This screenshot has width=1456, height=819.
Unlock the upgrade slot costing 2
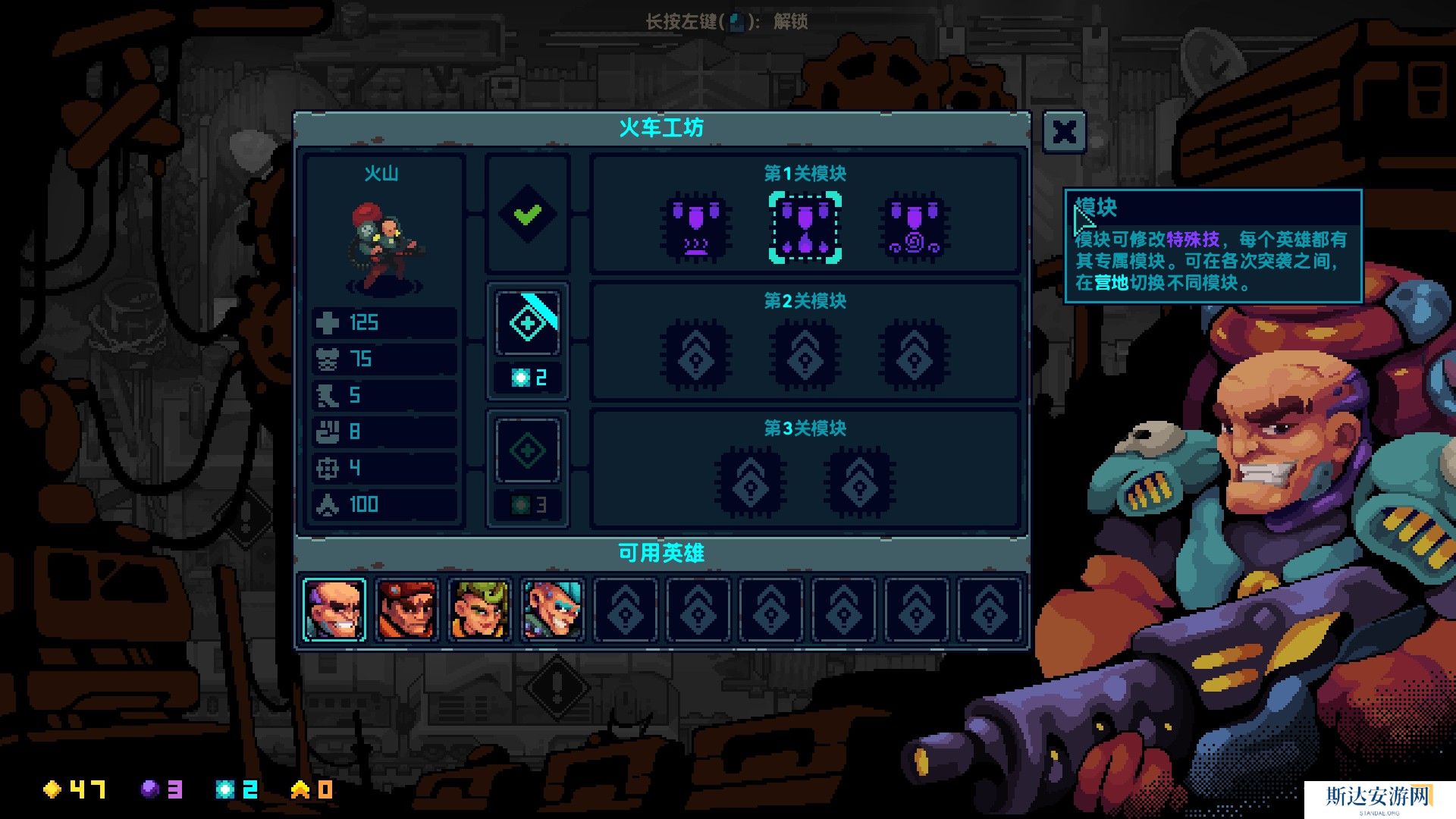[x=528, y=324]
